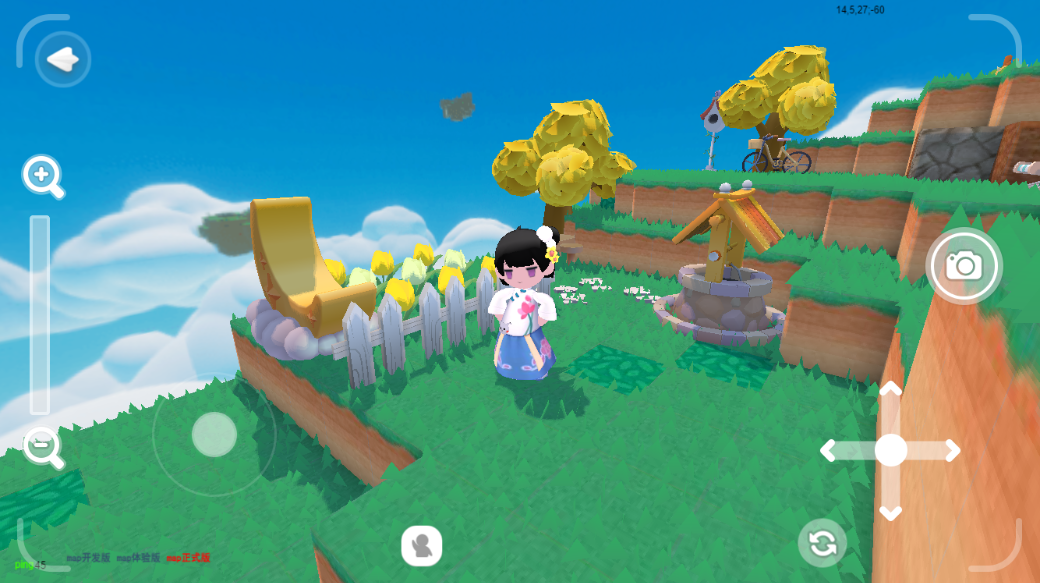
Task: Tap the virtual movement joystick
Action: [x=214, y=435]
